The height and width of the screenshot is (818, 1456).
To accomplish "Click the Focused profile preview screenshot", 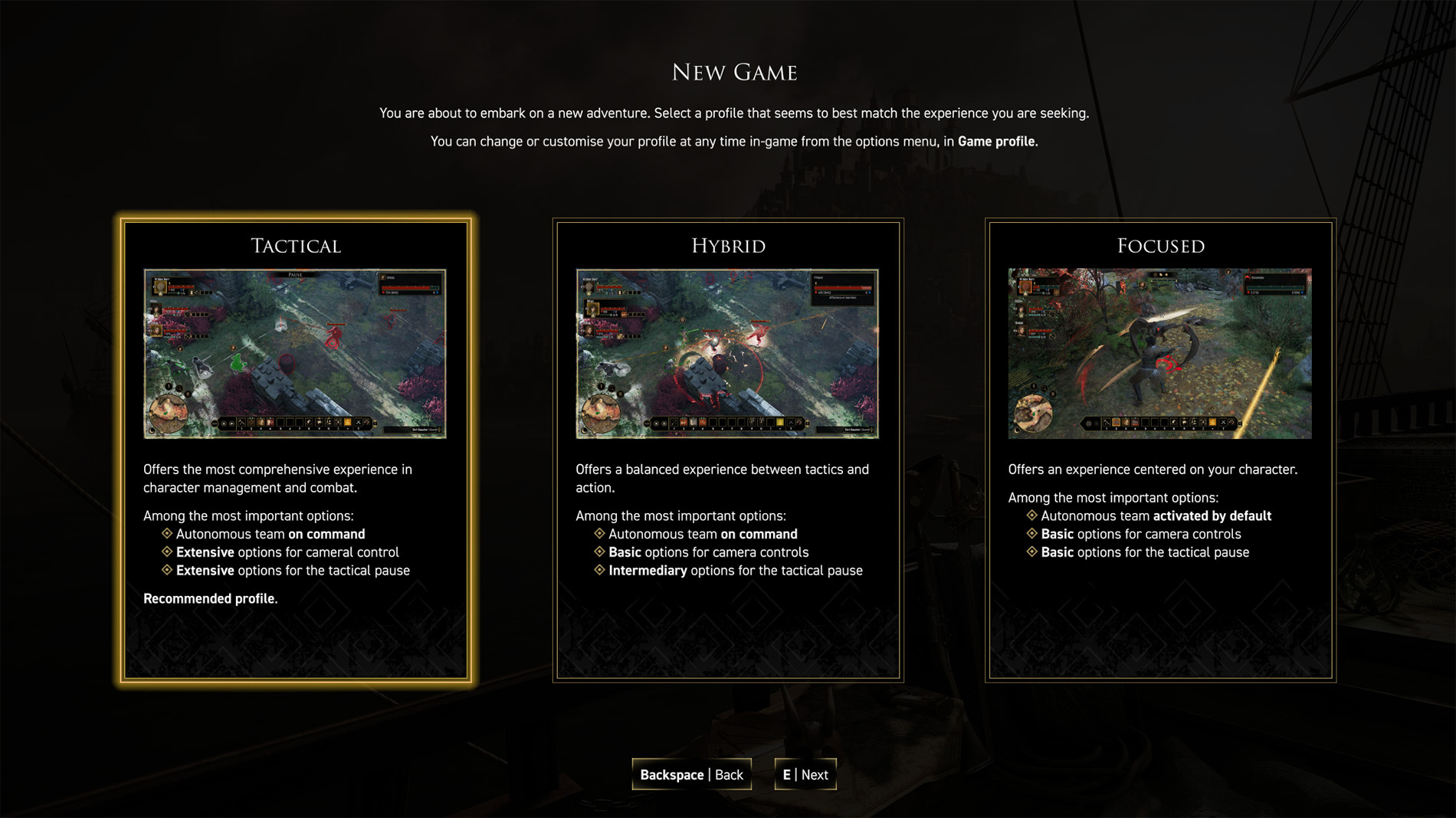I will [1159, 353].
